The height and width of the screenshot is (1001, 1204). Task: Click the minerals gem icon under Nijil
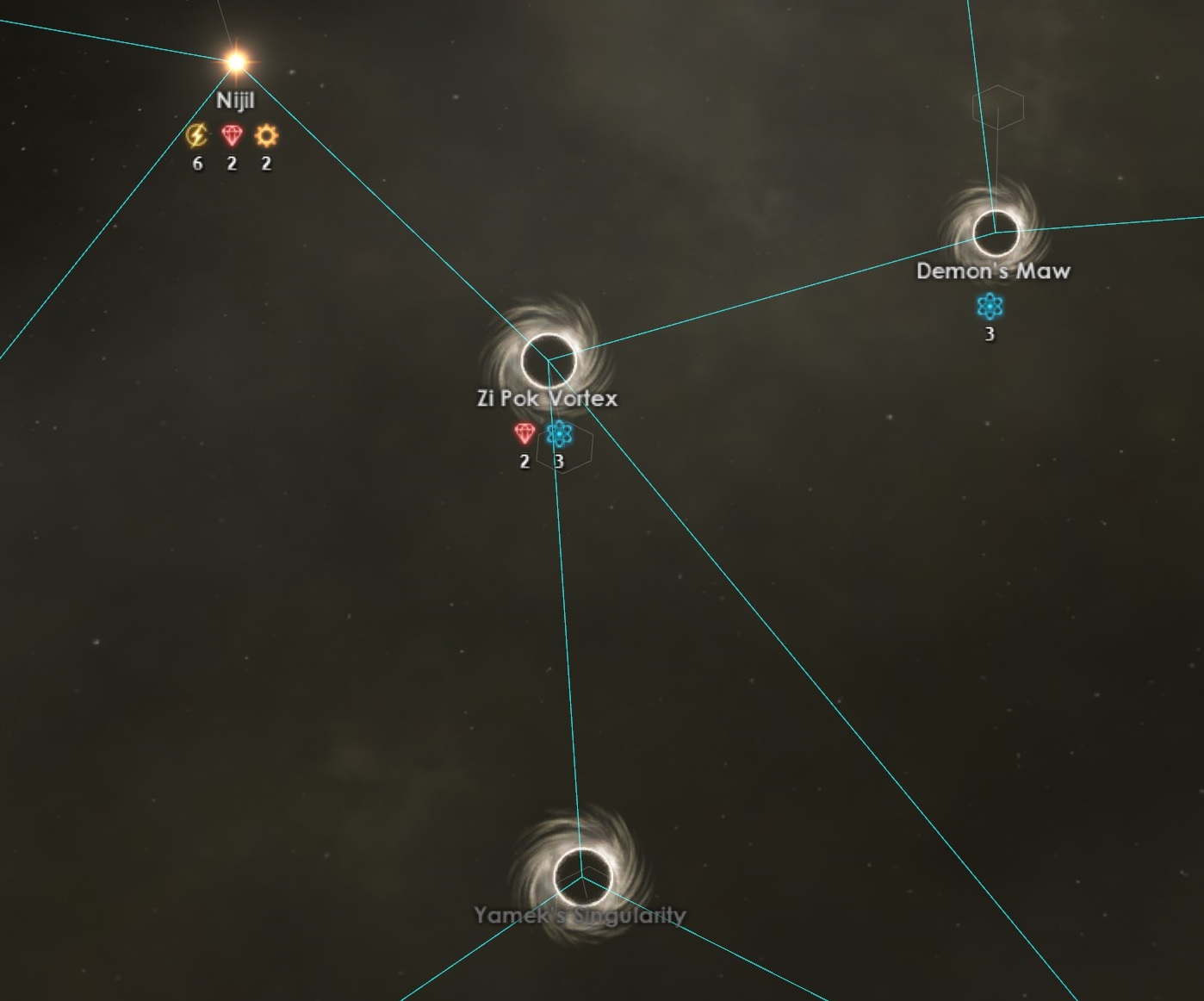click(231, 135)
